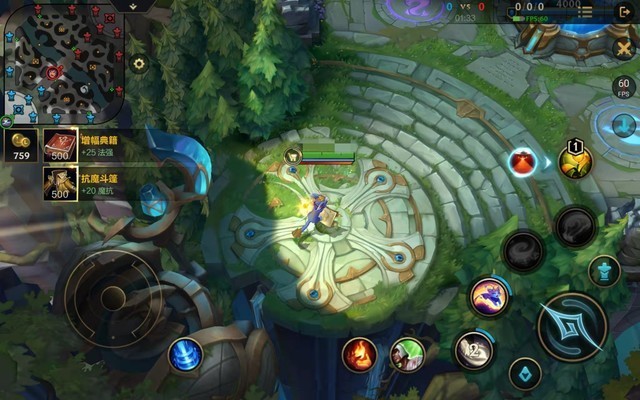Use the item with the 1 badge
This screenshot has height=400, width=640.
click(x=575, y=161)
